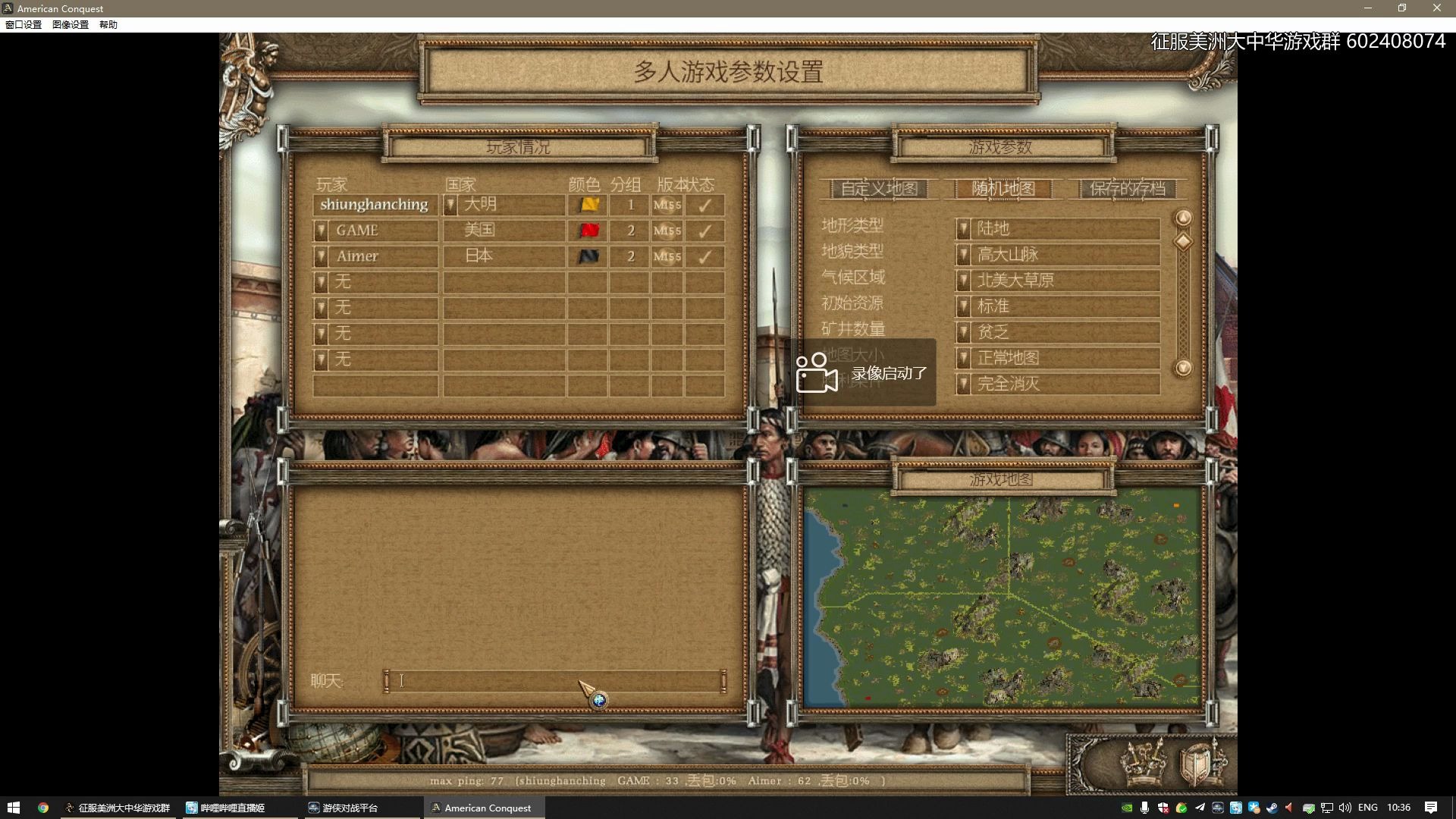Close the American Conquest window
Viewport: 1456px width, 819px height.
[x=1436, y=8]
